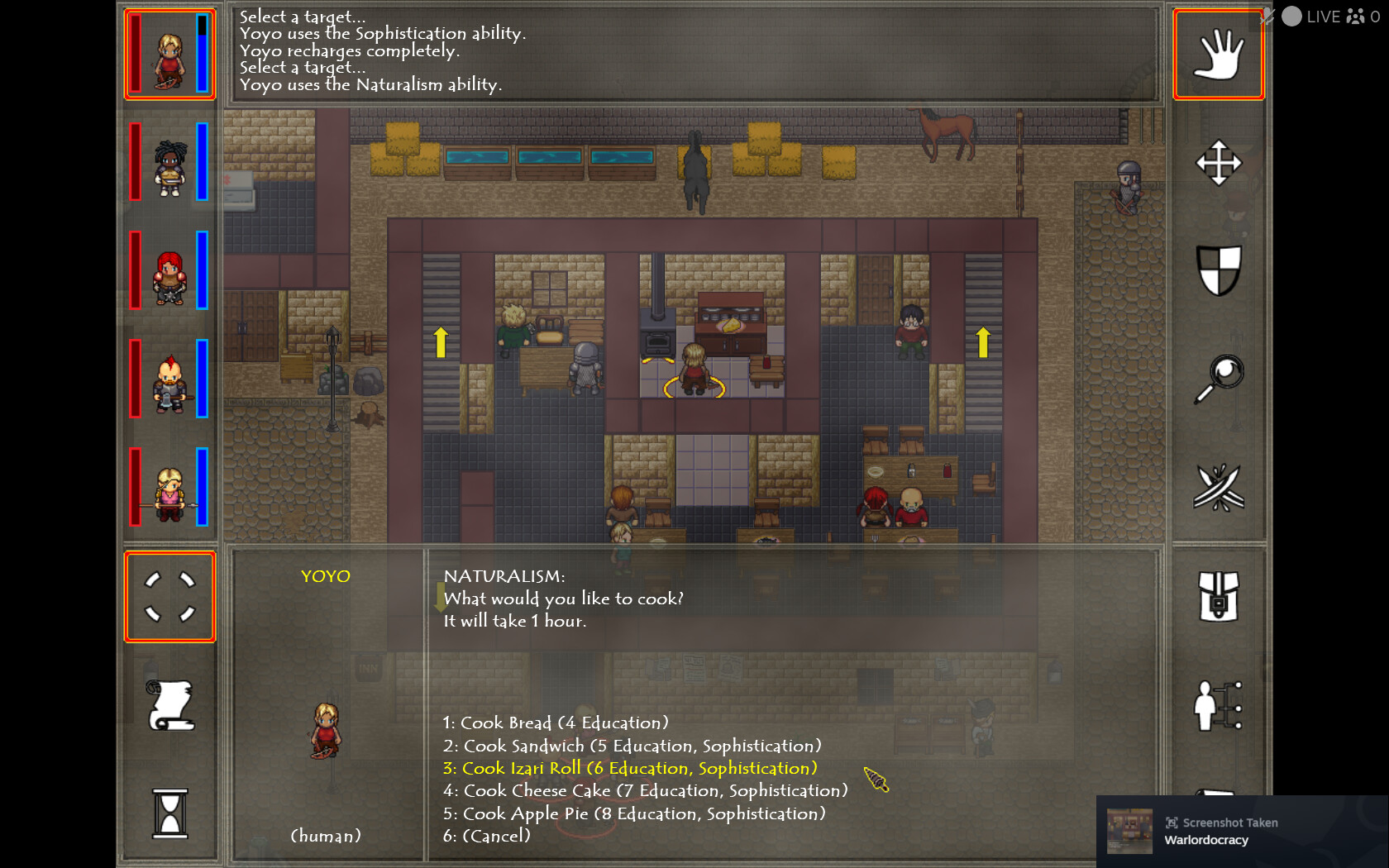
Task: Choose the Cook Izari Roll option
Action: 628,768
